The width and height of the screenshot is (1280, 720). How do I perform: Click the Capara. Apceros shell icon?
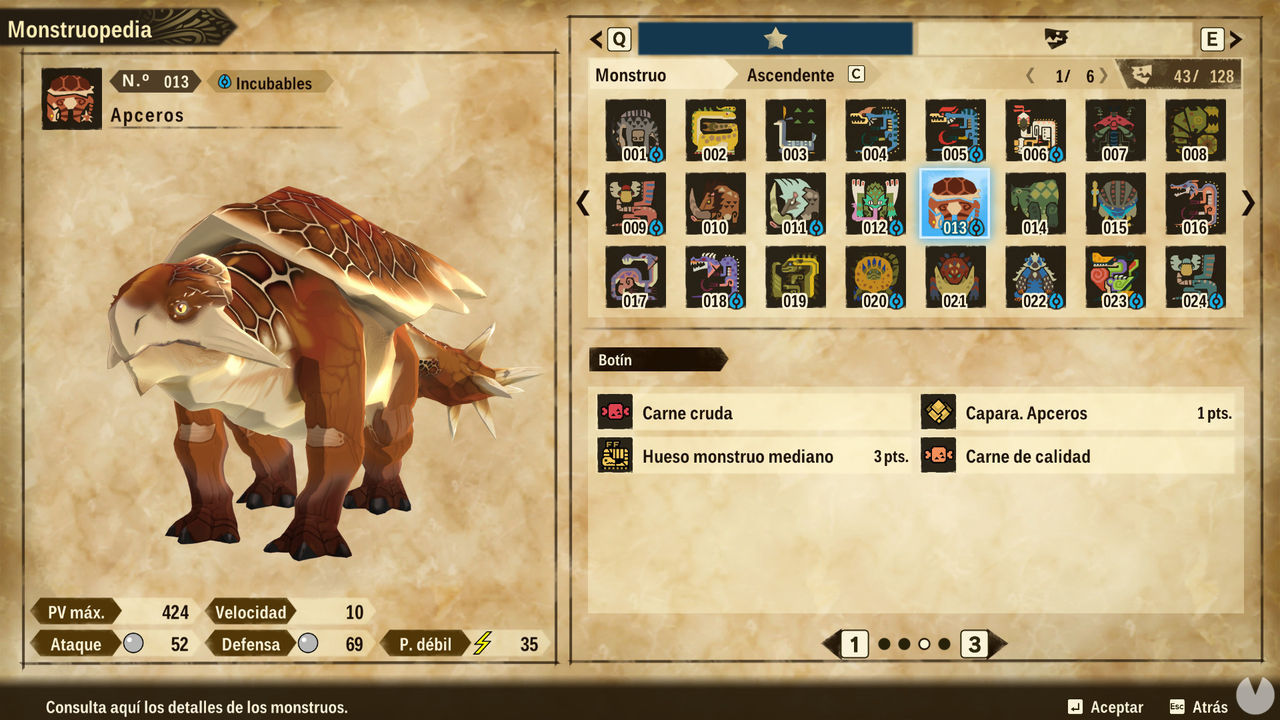click(x=938, y=412)
